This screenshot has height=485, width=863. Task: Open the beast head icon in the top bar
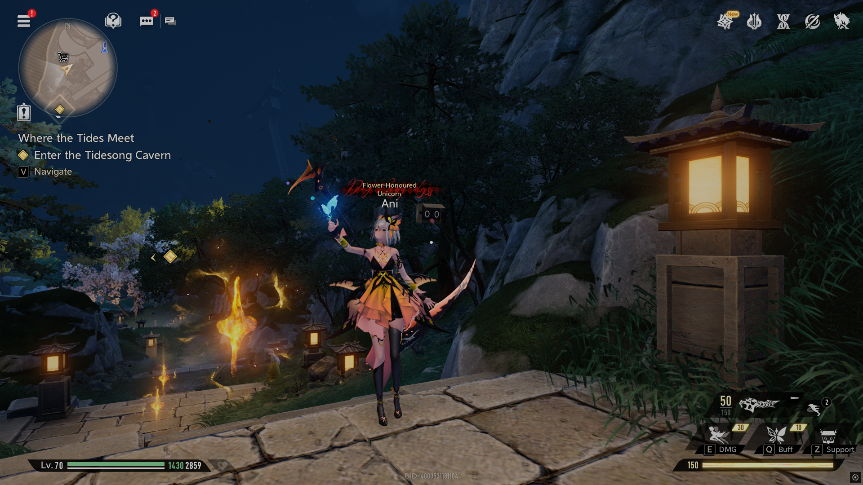click(x=841, y=22)
